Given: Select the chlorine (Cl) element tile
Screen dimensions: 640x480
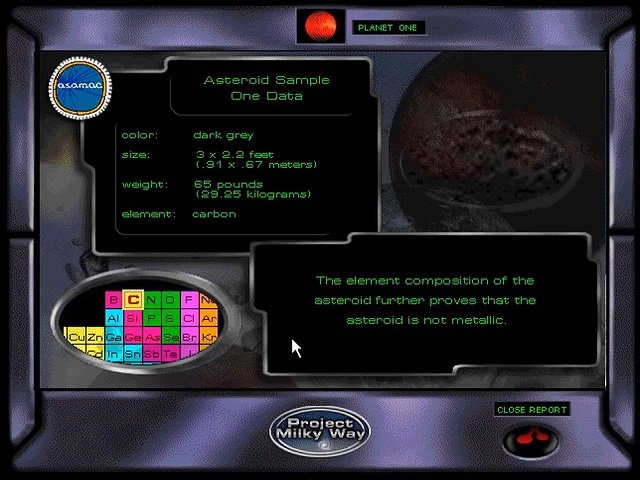Looking at the screenshot, I should (189, 319).
